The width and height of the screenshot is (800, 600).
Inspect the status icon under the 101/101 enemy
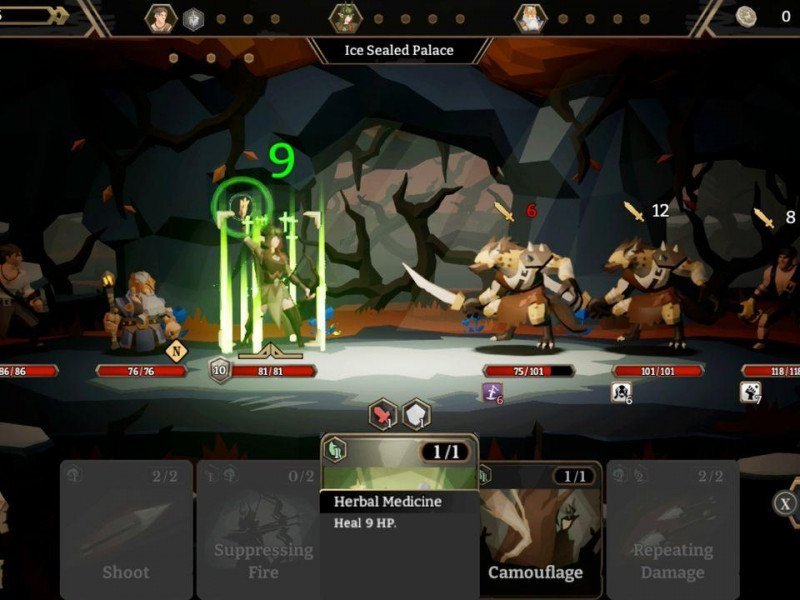(x=621, y=393)
